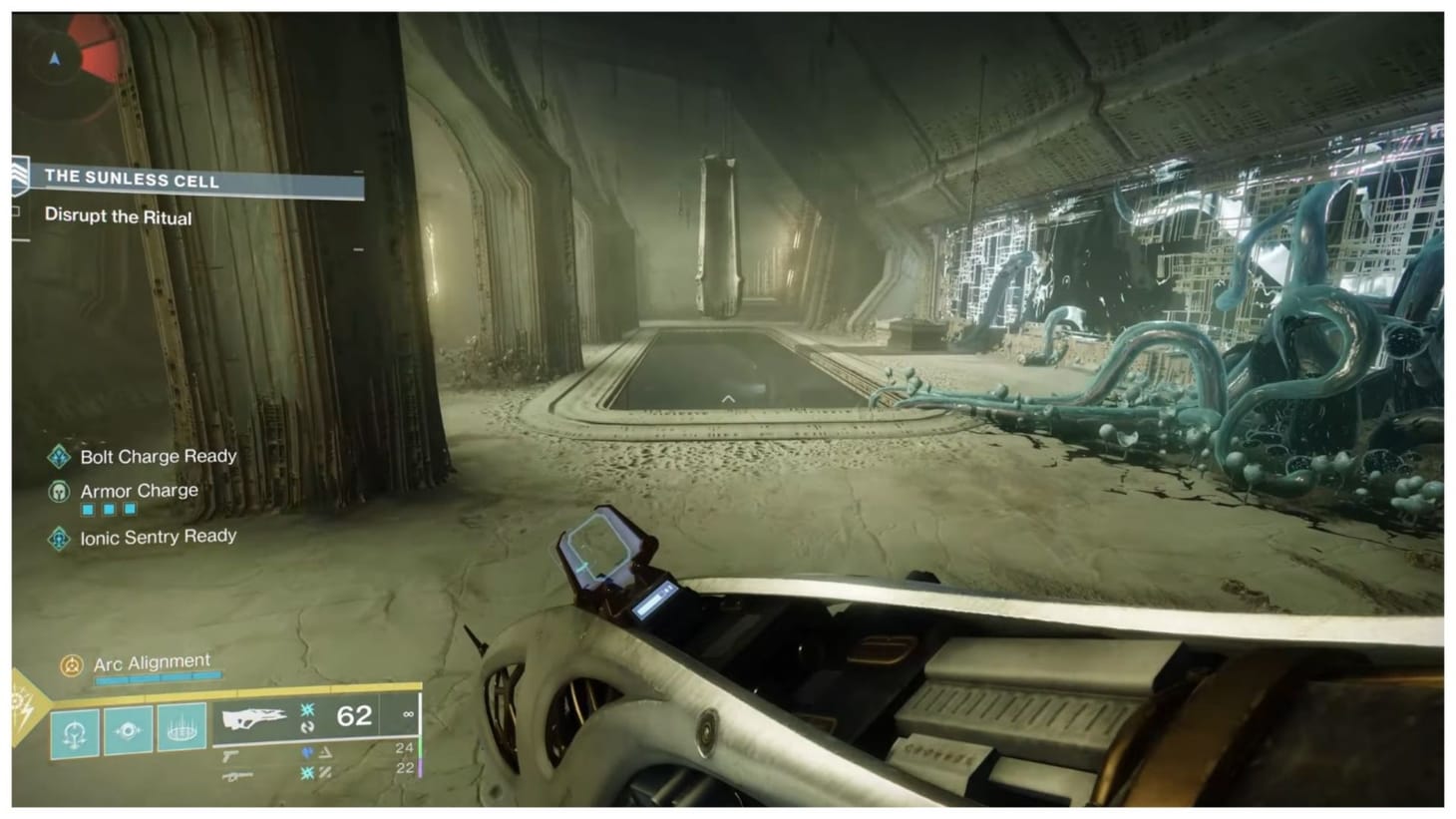This screenshot has width=1456, height=819.
Task: Select the hand cannon secondary weapon icon
Action: (232, 754)
